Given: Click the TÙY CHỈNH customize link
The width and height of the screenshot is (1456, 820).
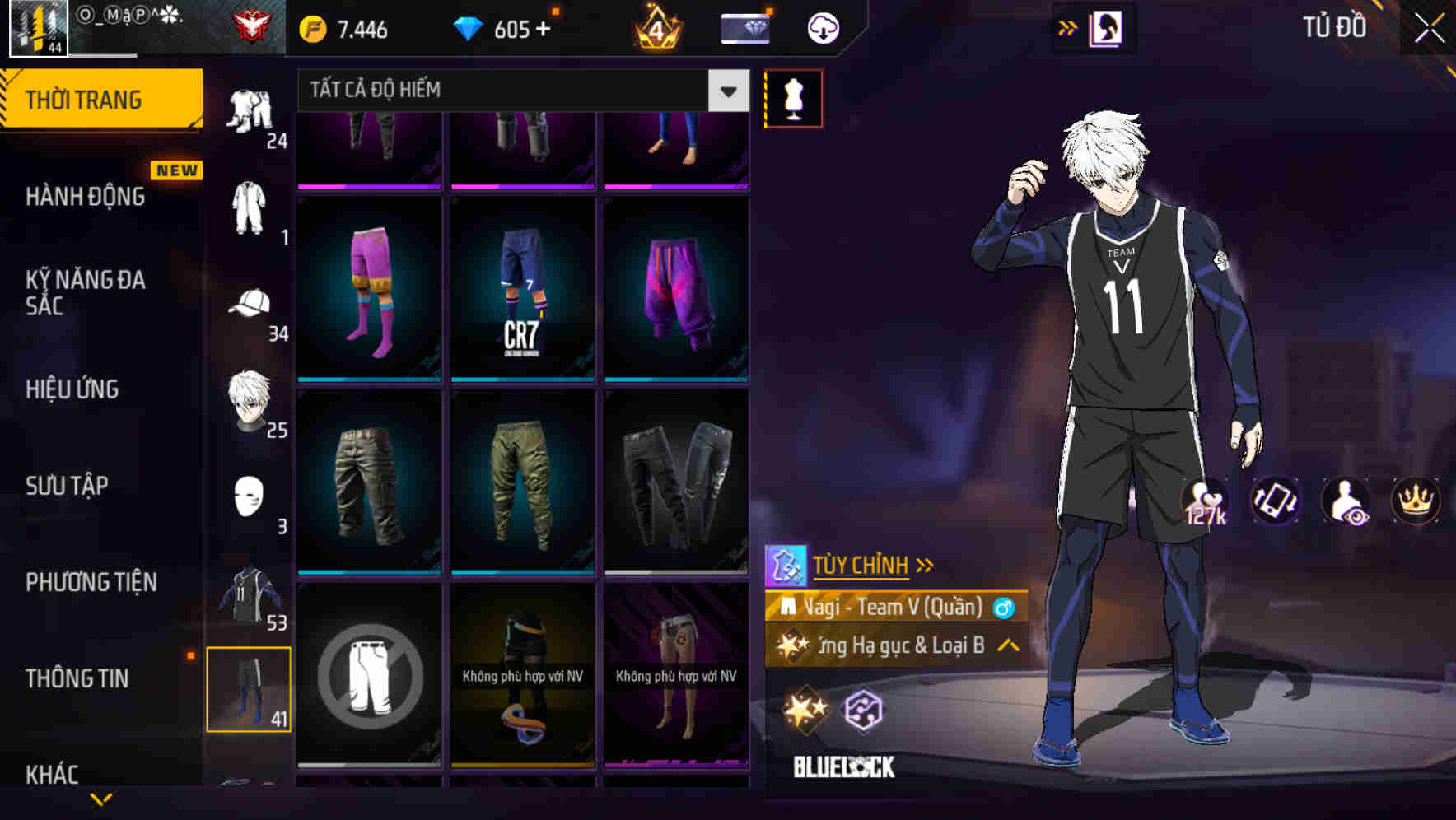Looking at the screenshot, I should [x=861, y=566].
